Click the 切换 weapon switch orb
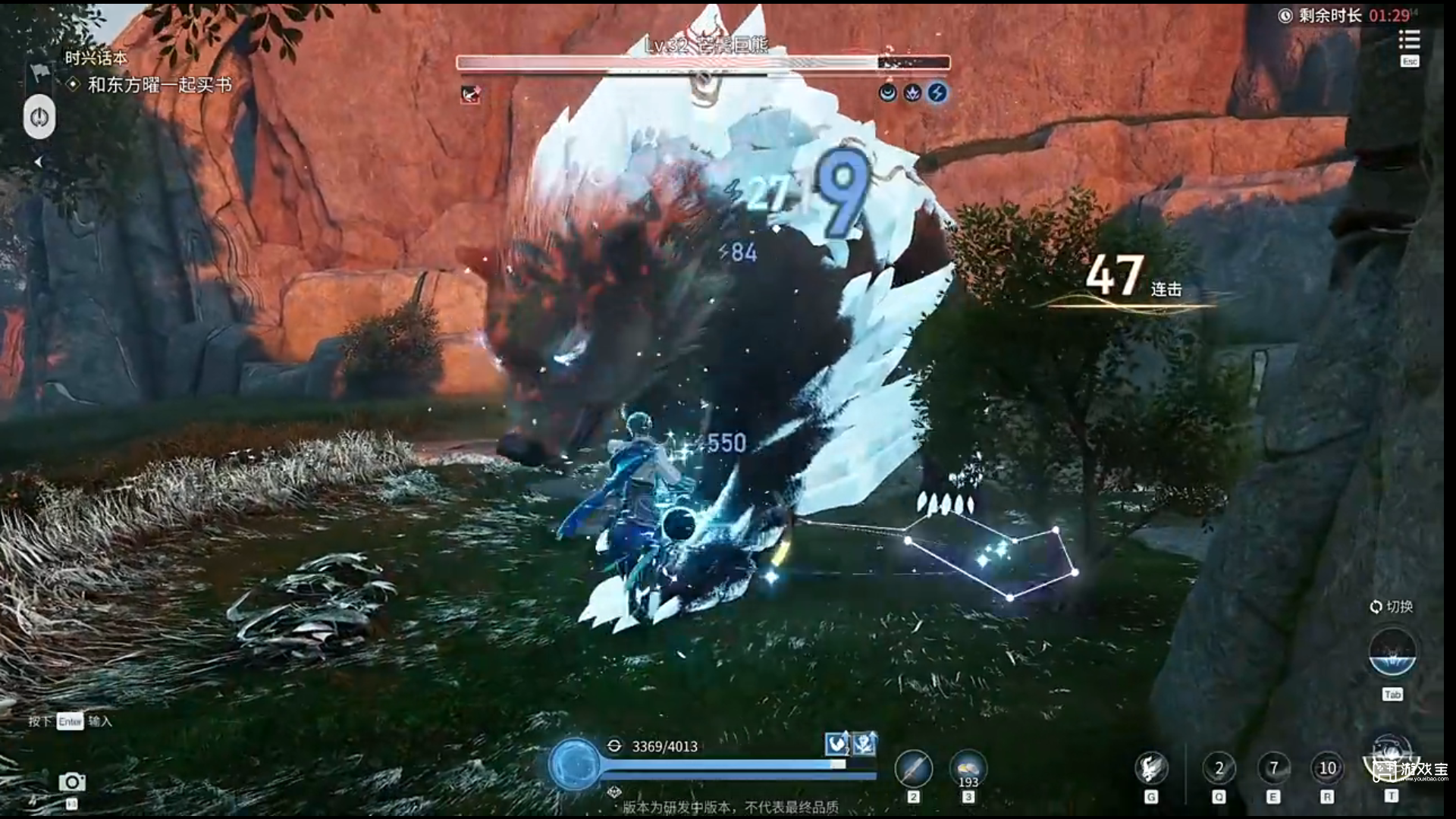The image size is (1456, 819). (1392, 652)
